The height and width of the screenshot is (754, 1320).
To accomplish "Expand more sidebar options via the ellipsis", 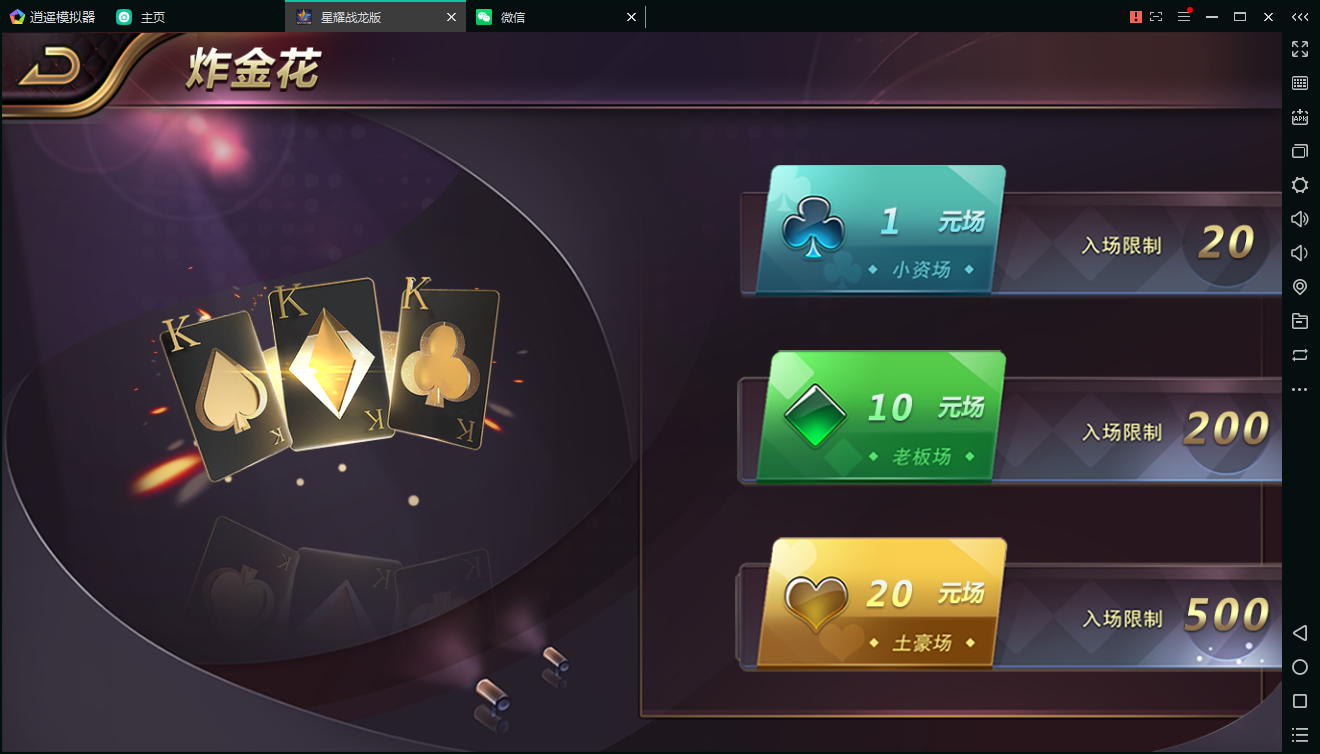I will click(x=1300, y=389).
